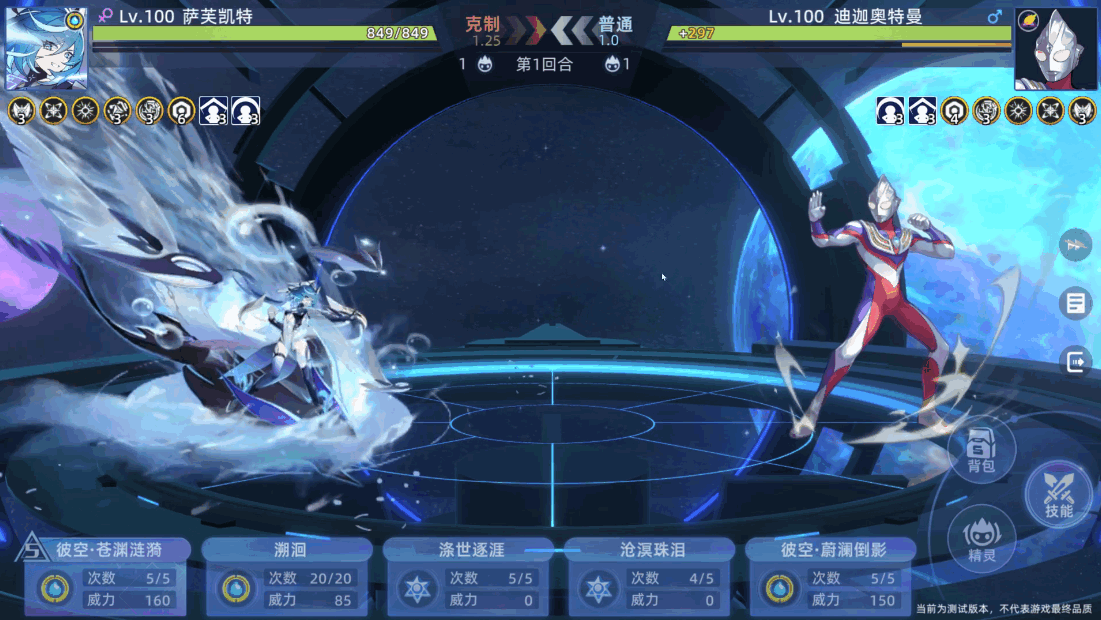This screenshot has width=1101, height=620.
Task: View 萨芙凯特's portrait in the corner
Action: (x=47, y=48)
